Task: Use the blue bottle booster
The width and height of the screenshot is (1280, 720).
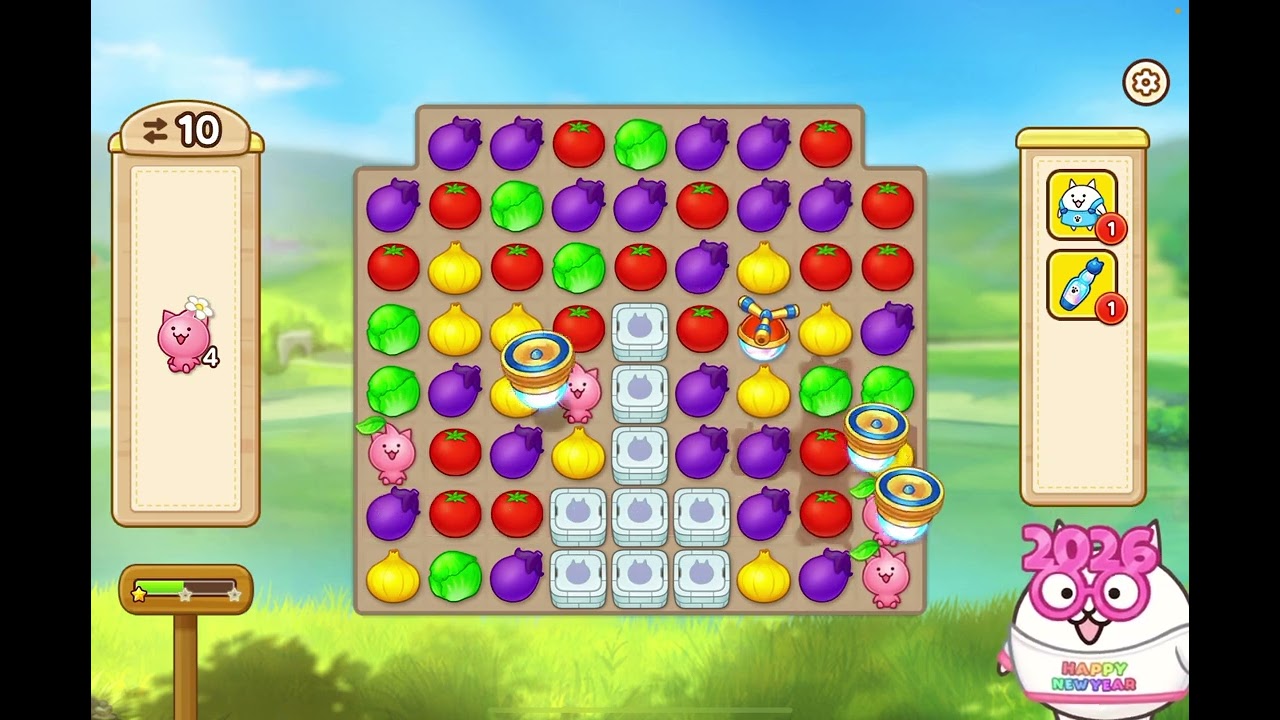Action: (x=1081, y=285)
